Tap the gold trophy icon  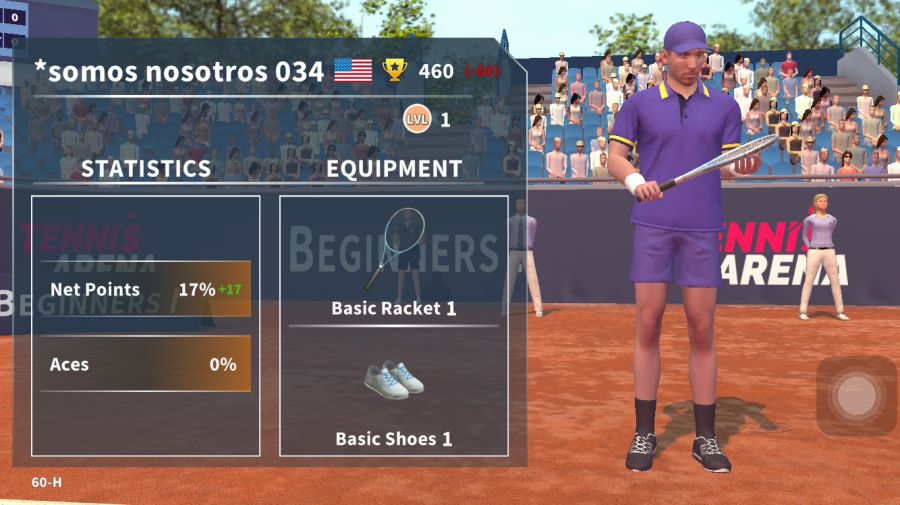pos(395,70)
